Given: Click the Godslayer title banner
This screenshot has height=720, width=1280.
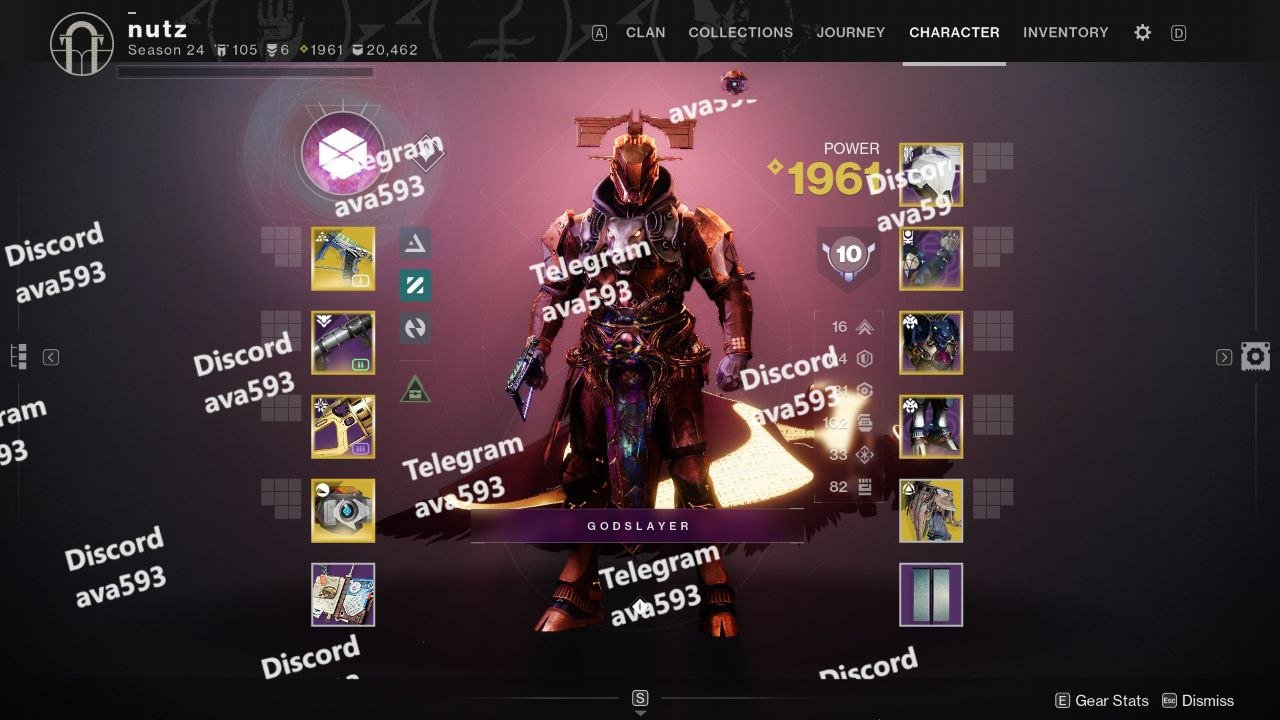Looking at the screenshot, I should (638, 526).
